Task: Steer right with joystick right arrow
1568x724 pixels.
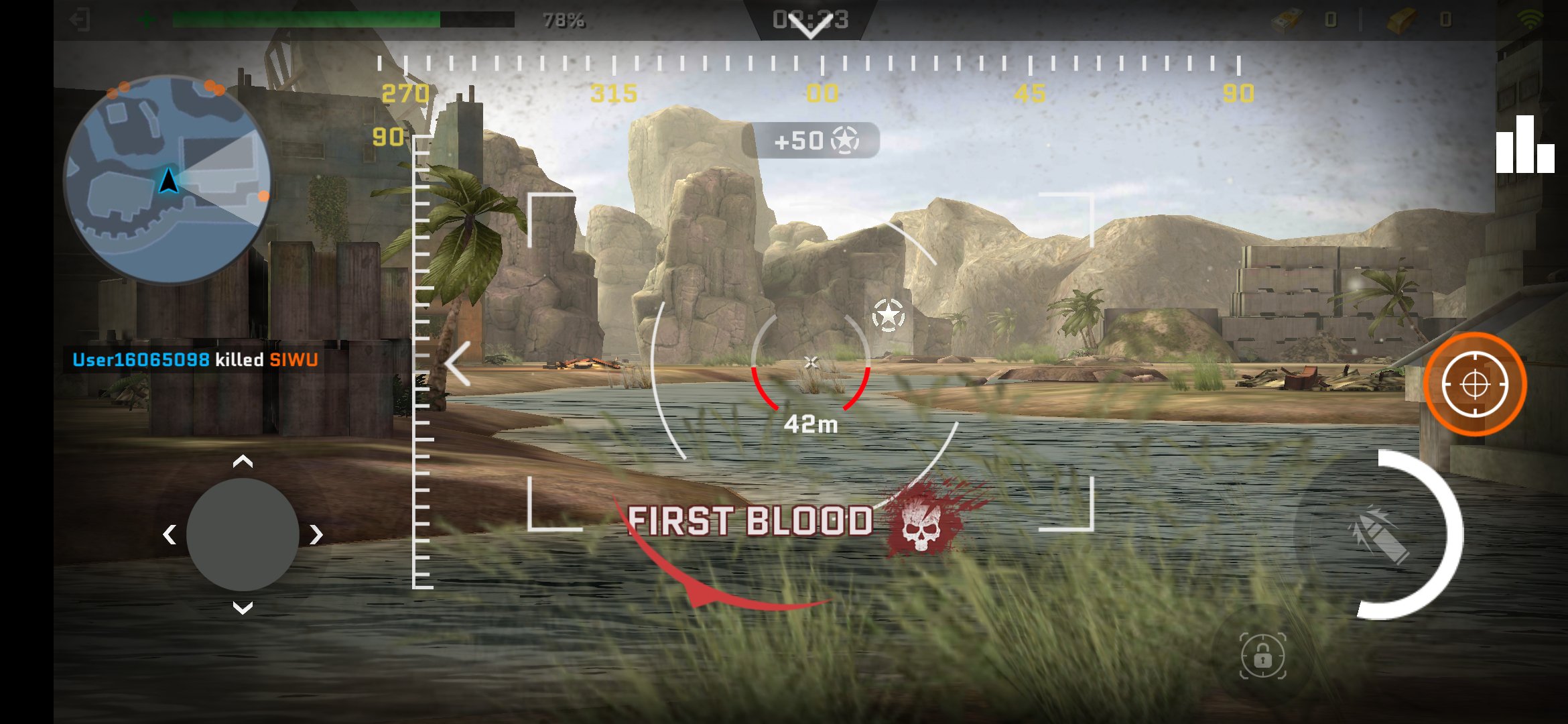Action: tap(316, 534)
